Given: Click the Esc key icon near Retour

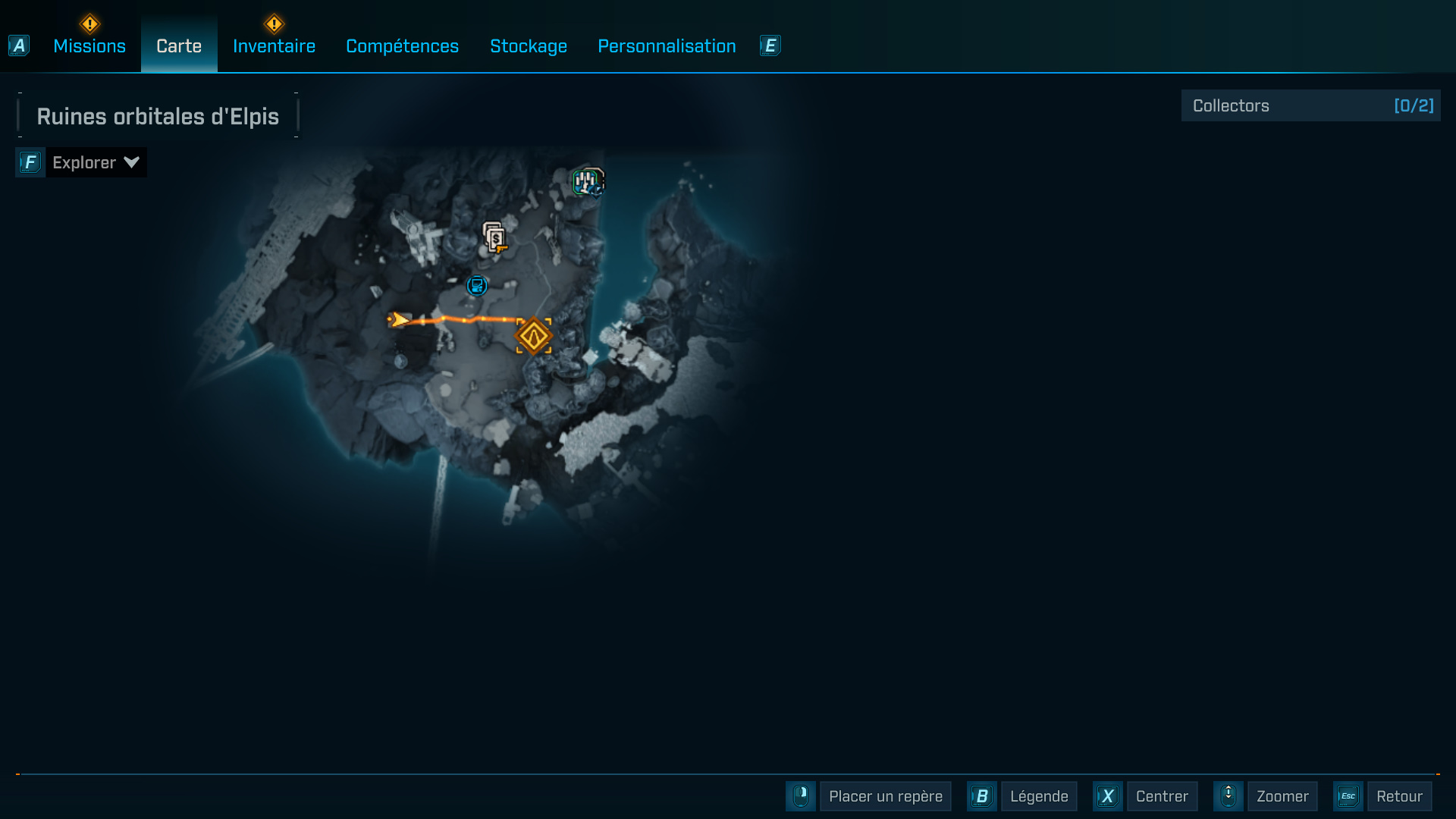Looking at the screenshot, I should [x=1349, y=796].
